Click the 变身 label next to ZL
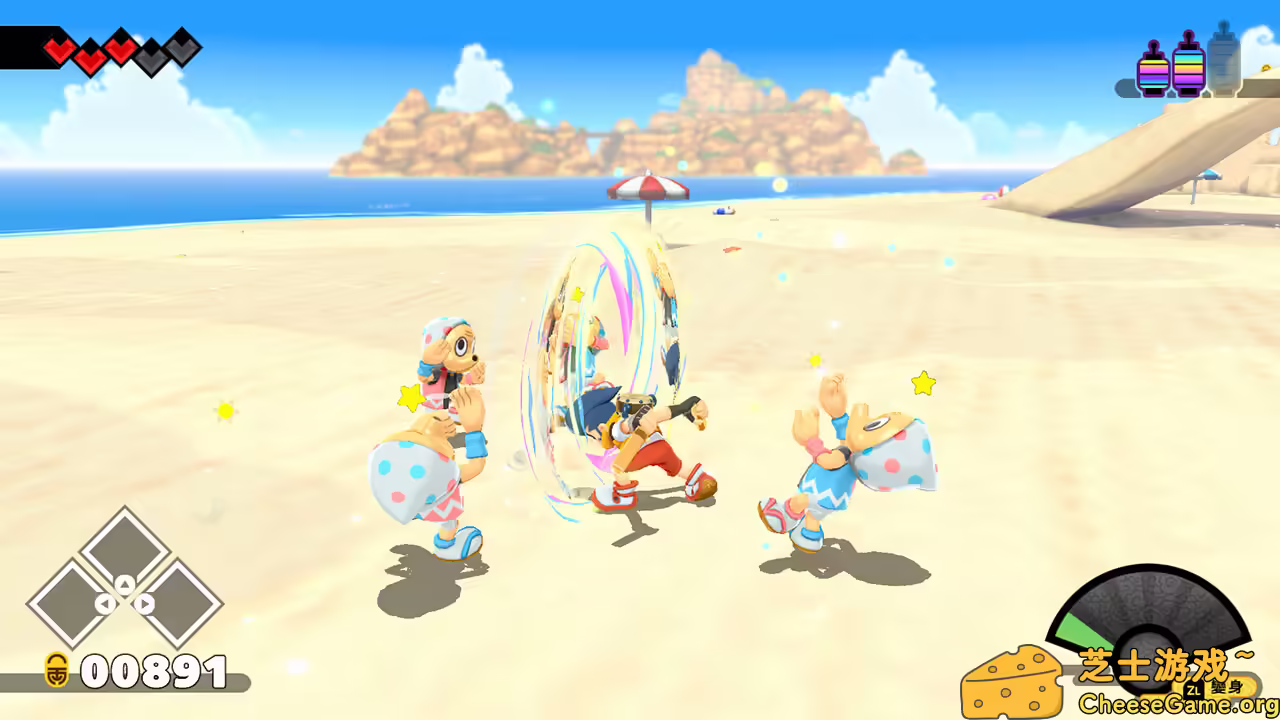Viewport: 1280px width, 720px height. click(1227, 687)
